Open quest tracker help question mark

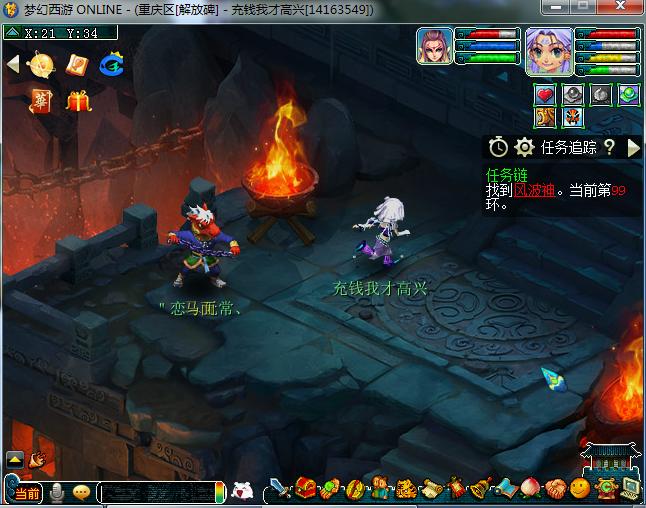608,148
